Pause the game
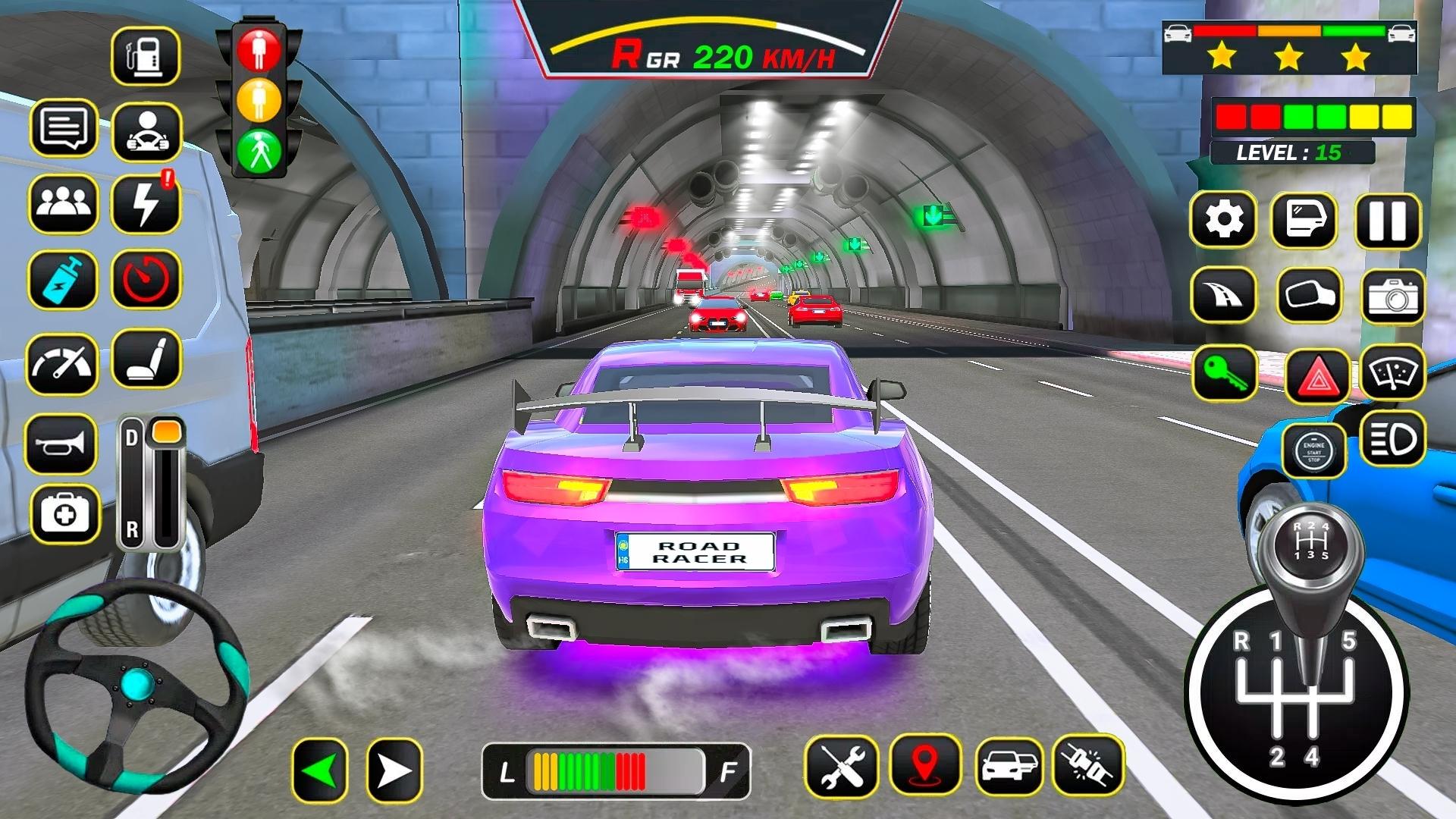The width and height of the screenshot is (1456, 819). click(x=1388, y=221)
